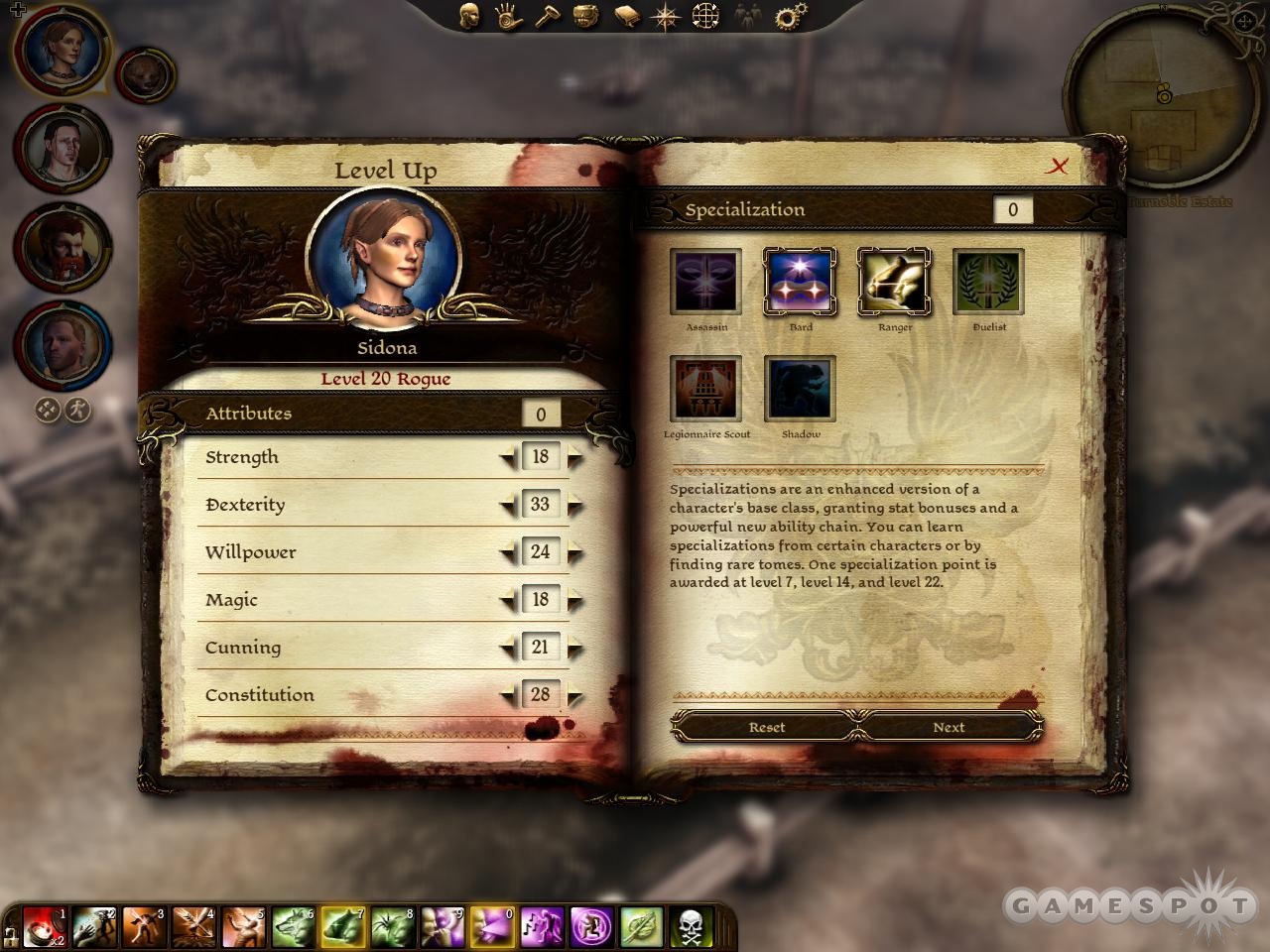Open the journal book icon
1270x952 pixels.
(627, 16)
